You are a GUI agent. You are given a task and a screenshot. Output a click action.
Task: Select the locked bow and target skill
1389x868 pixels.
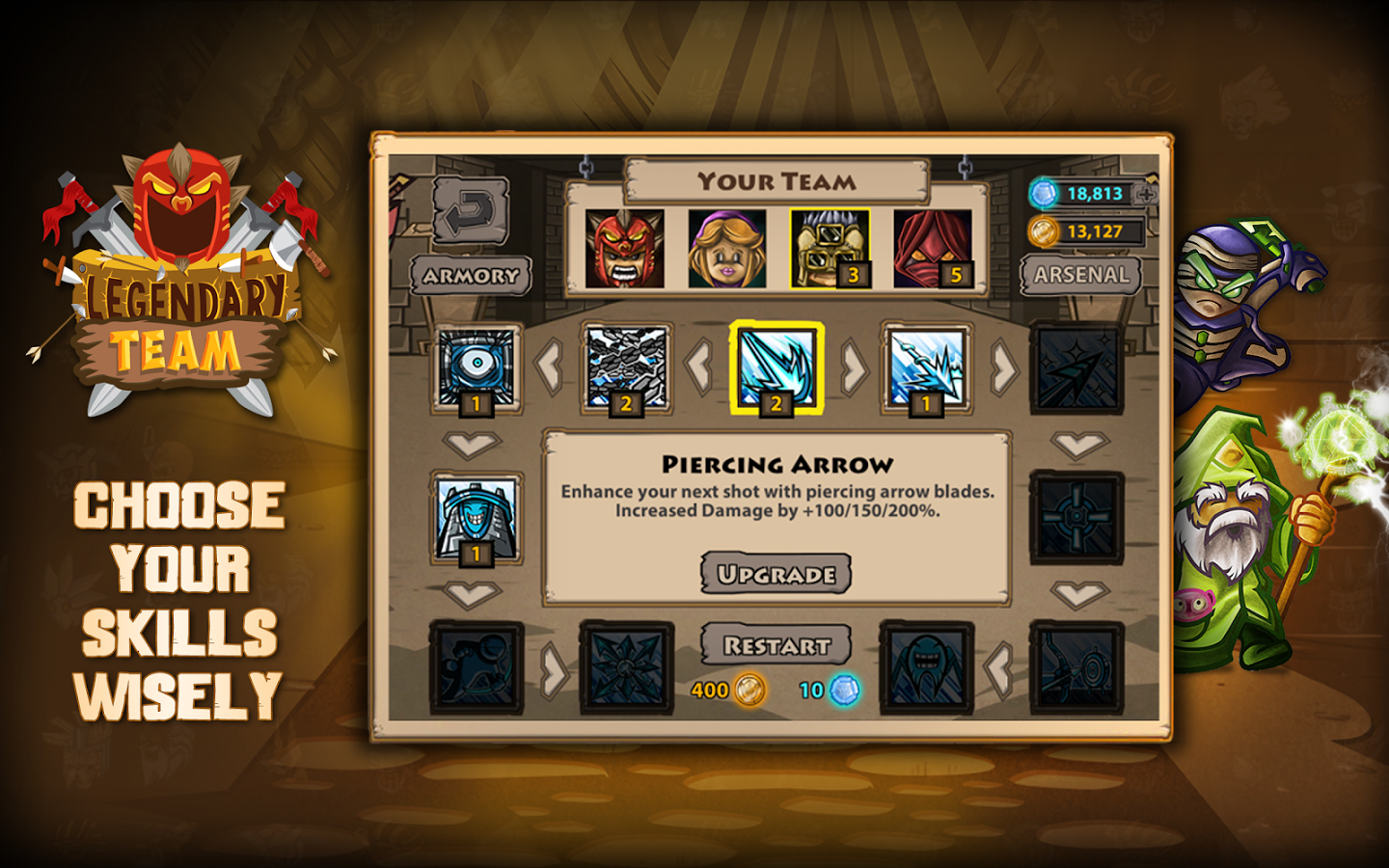click(x=1076, y=668)
